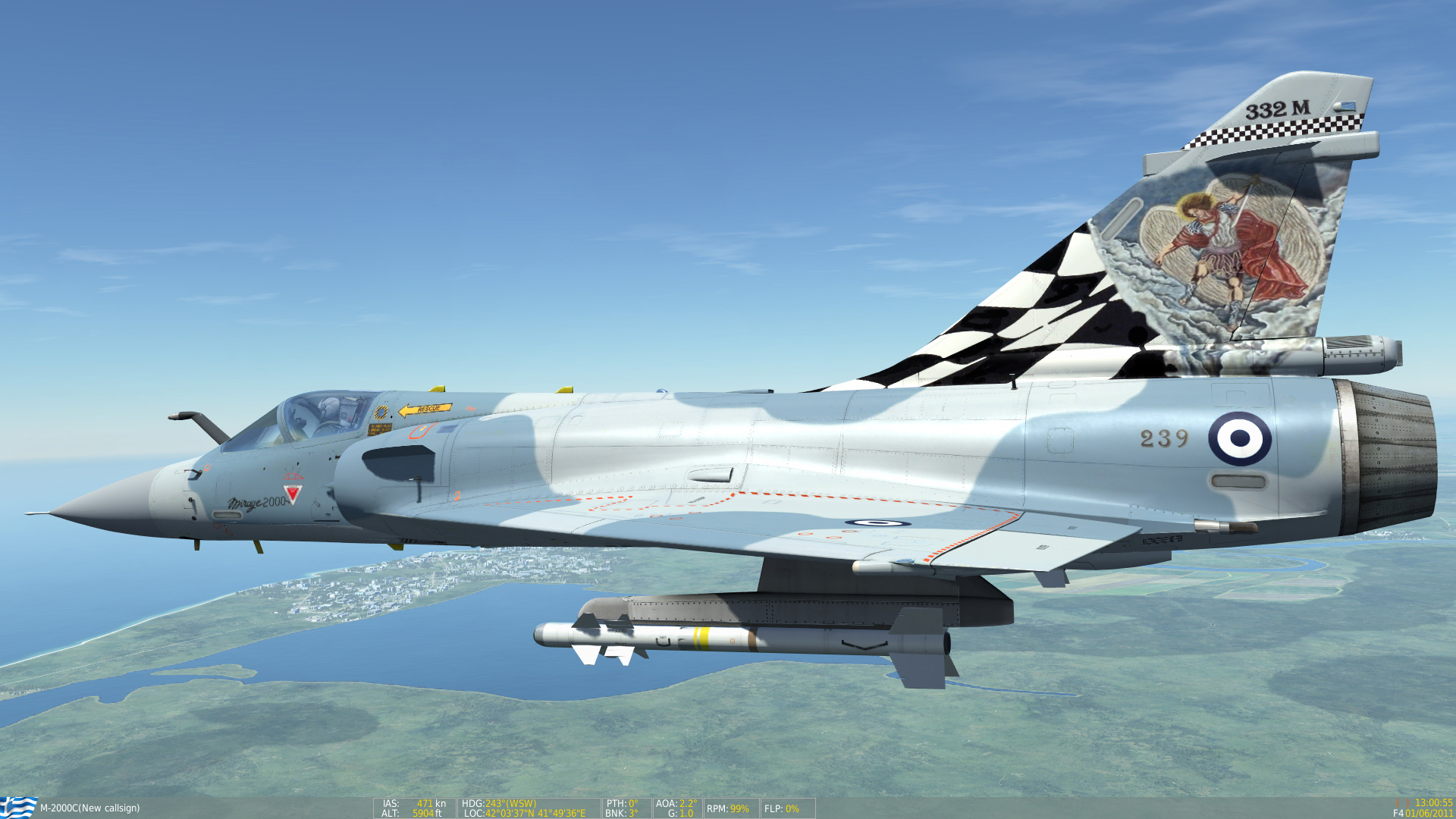Click the status bar strip at screen bottom
1456x819 pixels.
click(728, 808)
